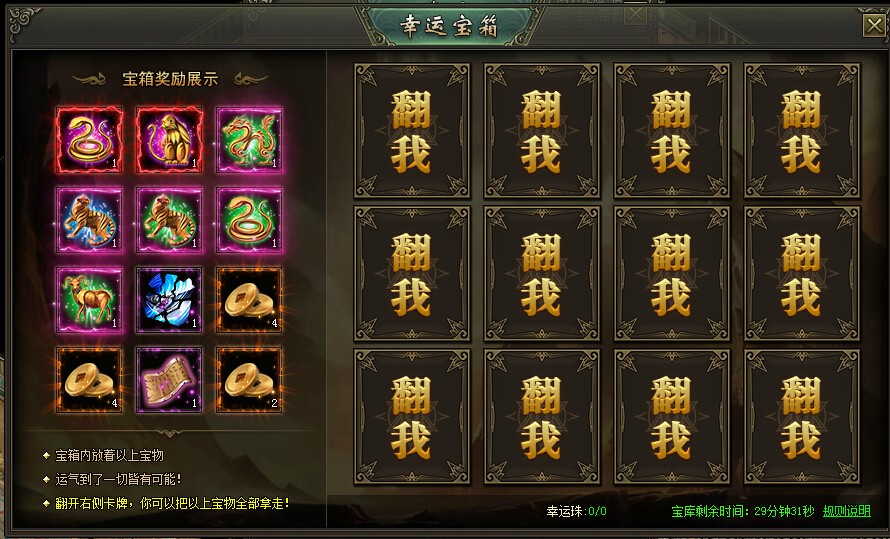Image resolution: width=890 pixels, height=539 pixels.
Task: Choose the golden tiger with blue aura
Action: (x=90, y=220)
